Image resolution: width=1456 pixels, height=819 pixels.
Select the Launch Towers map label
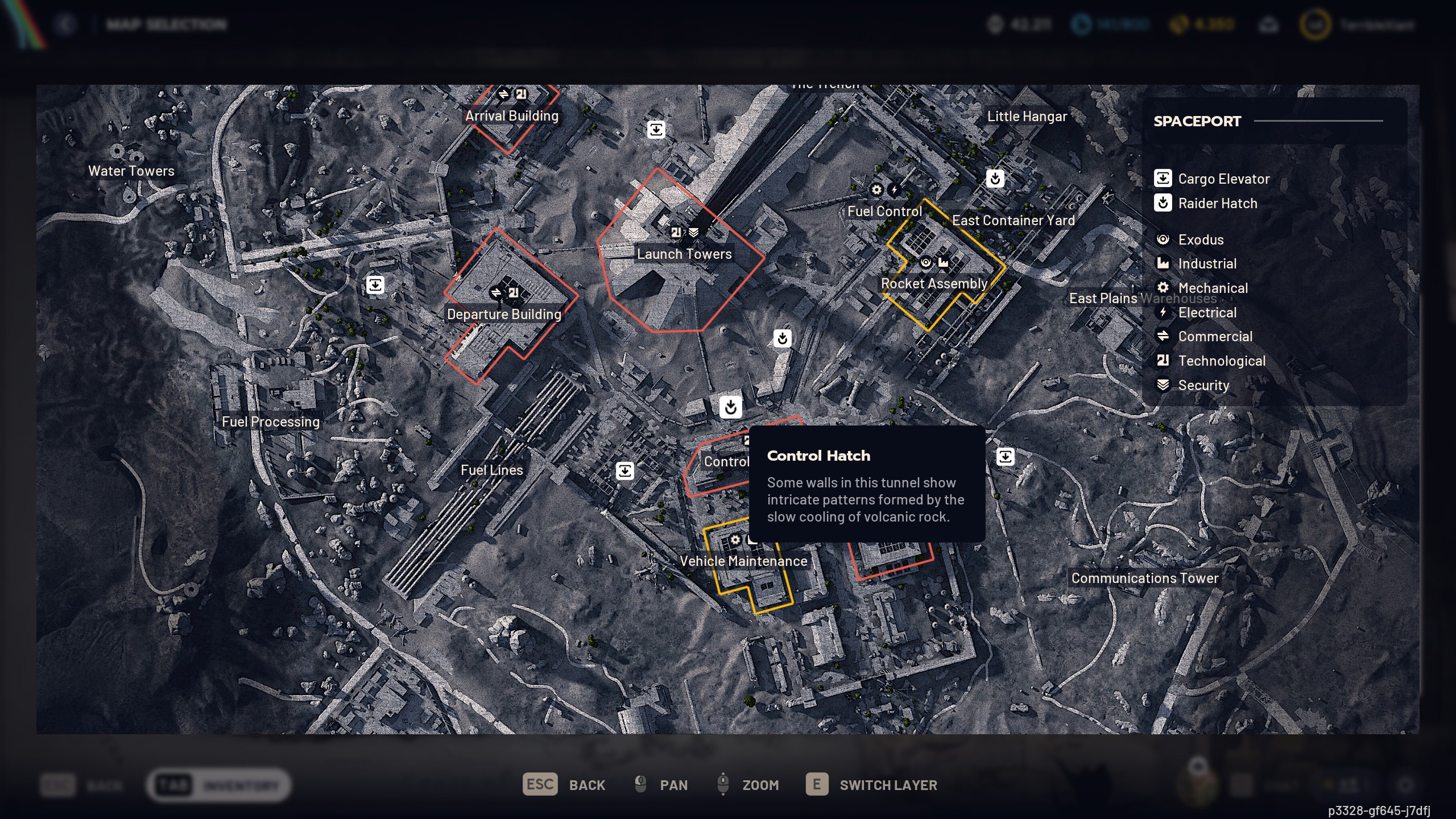tap(684, 254)
